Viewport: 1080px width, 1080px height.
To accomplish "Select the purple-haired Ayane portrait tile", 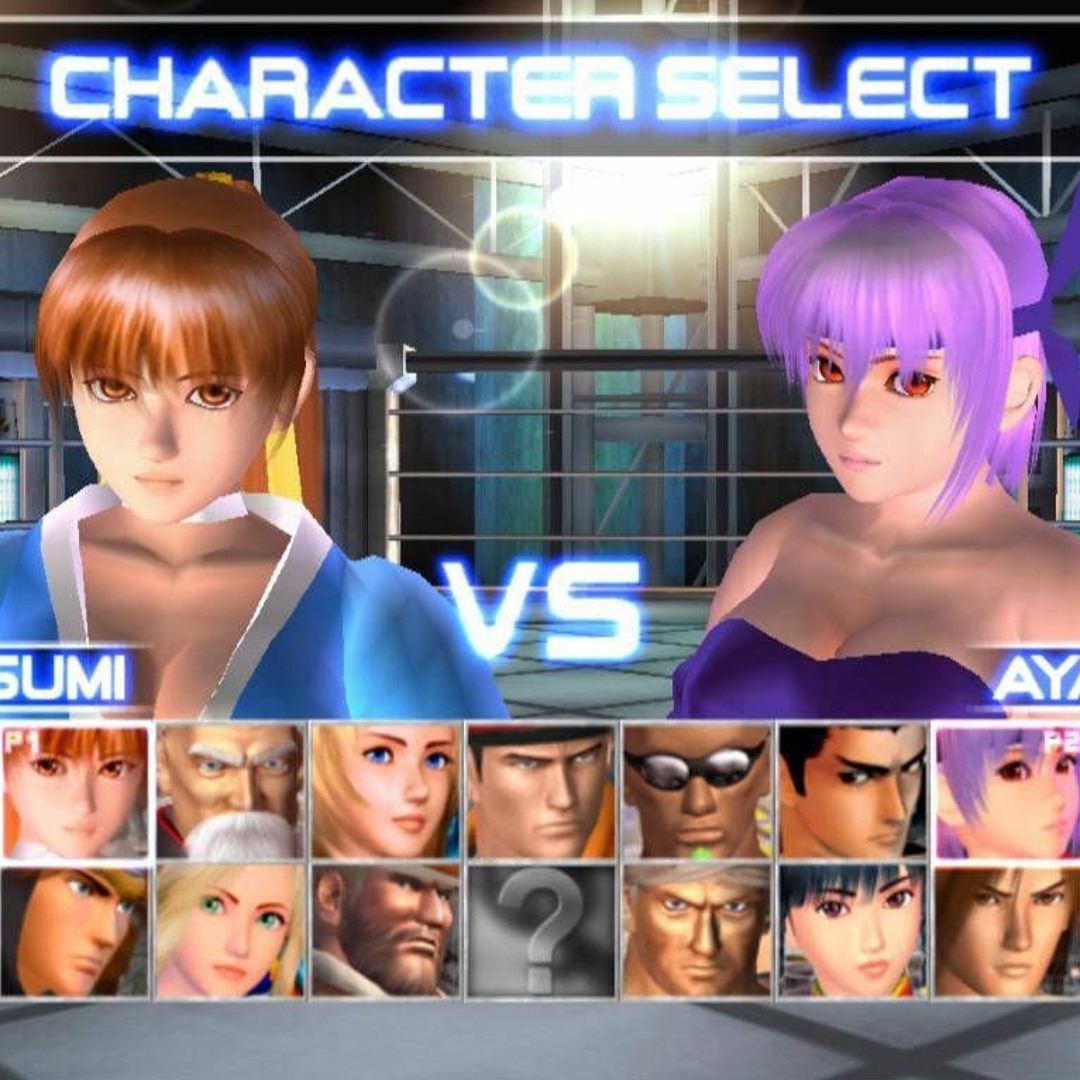I will coord(1007,791).
